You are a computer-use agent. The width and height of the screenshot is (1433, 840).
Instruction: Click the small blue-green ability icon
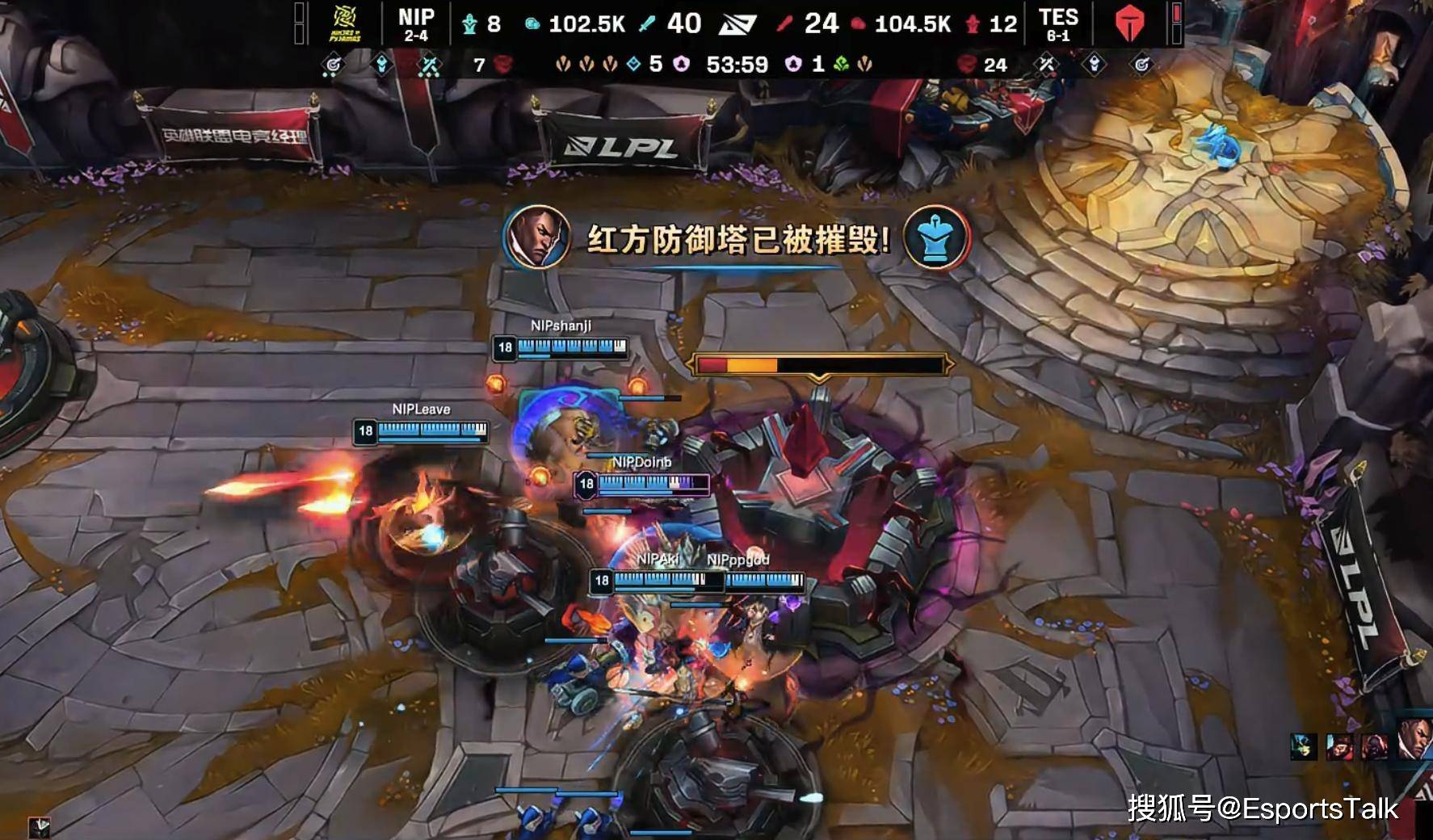point(1303,747)
